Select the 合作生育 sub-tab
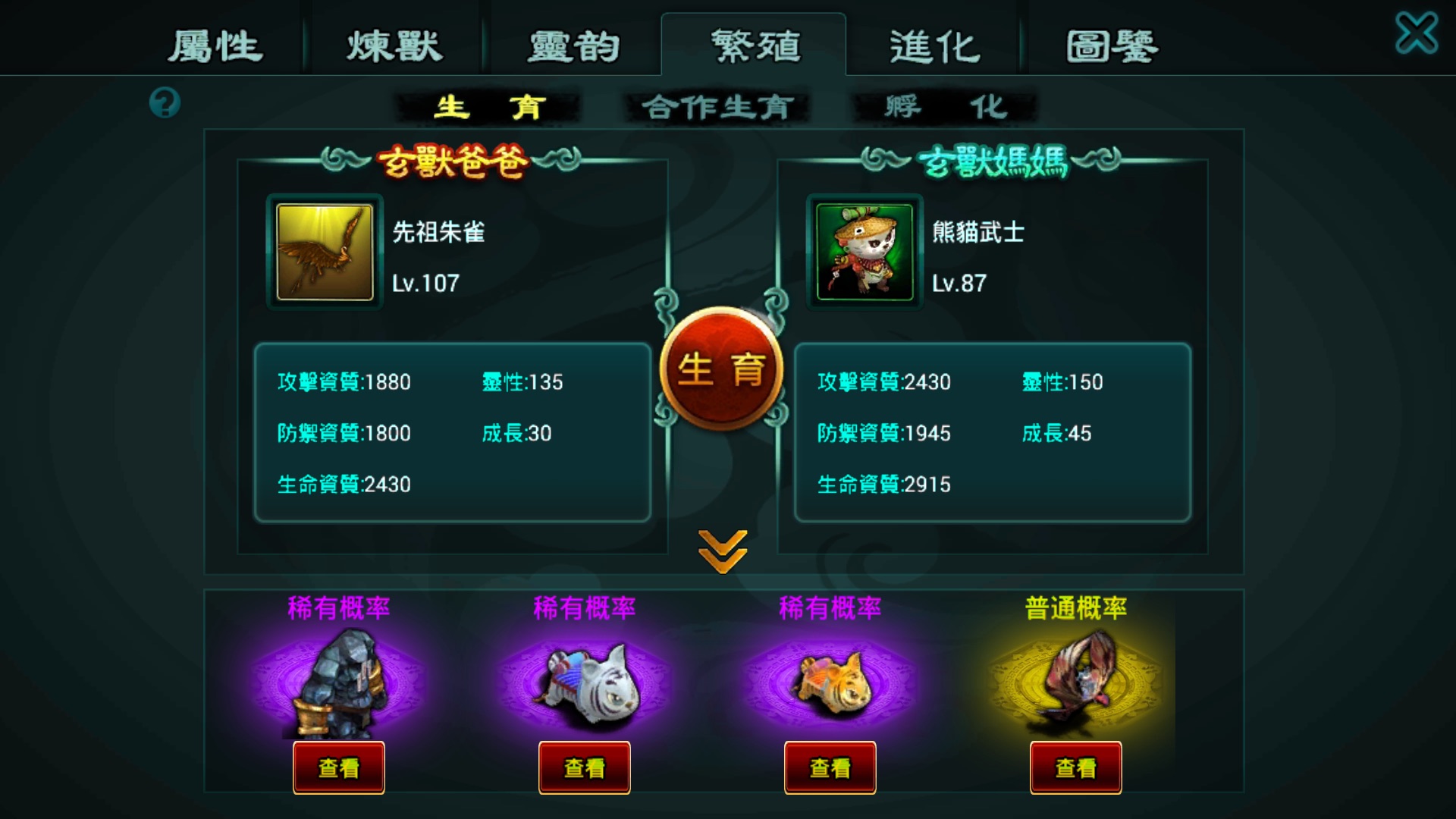The height and width of the screenshot is (819, 1456). click(x=716, y=107)
